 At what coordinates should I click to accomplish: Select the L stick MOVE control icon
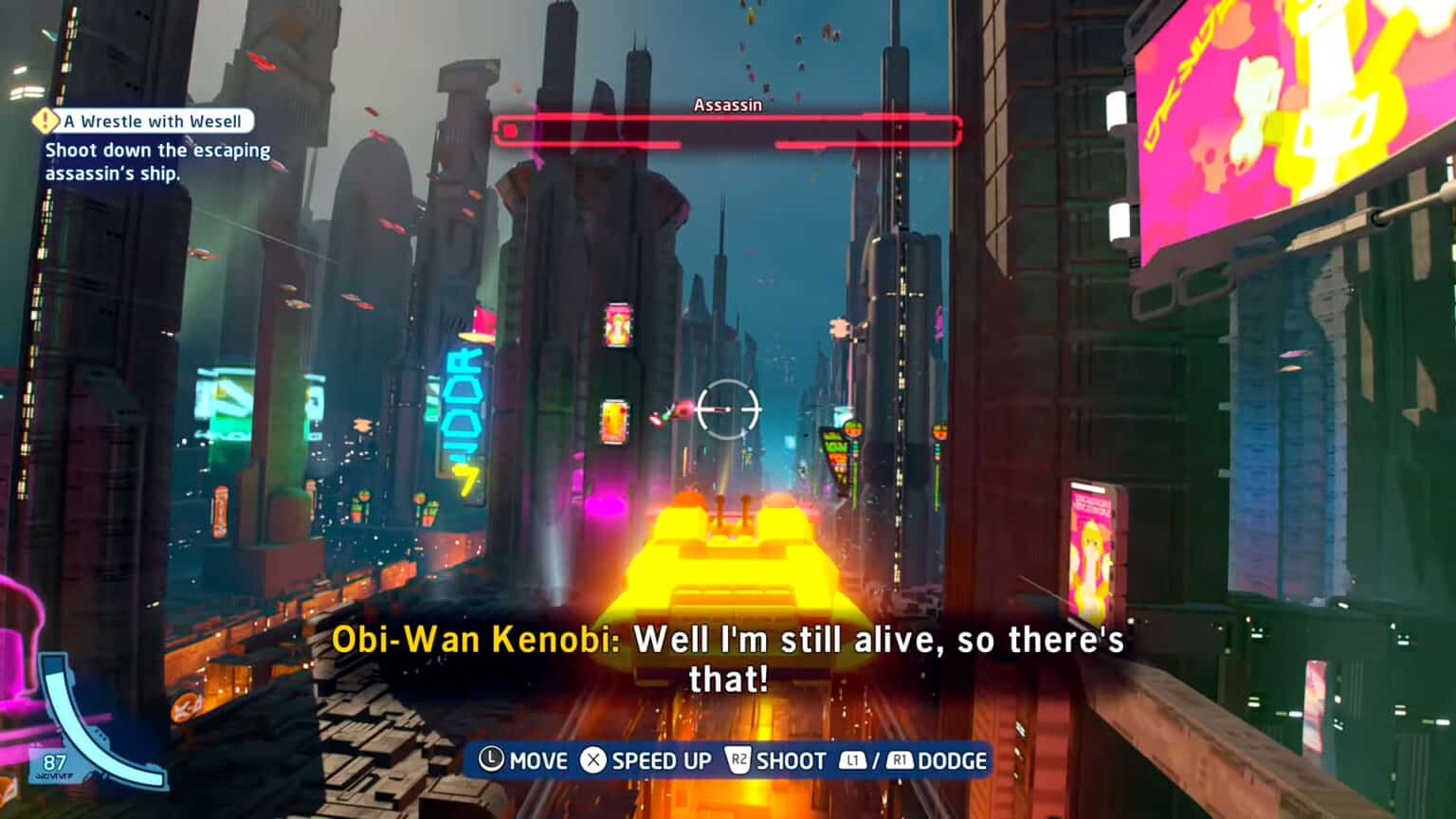pyautogui.click(x=490, y=760)
